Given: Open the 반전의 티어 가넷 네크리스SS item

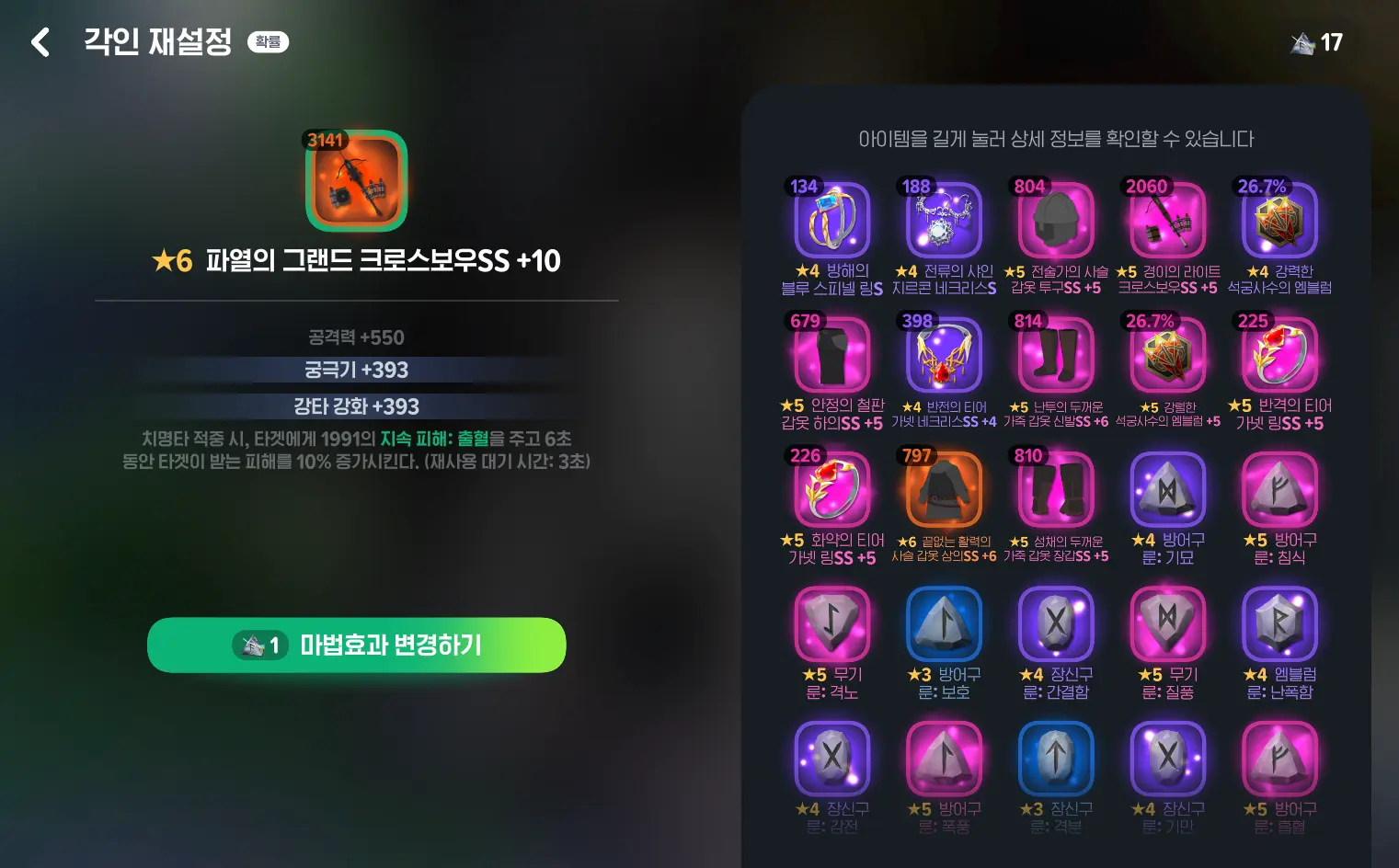Looking at the screenshot, I should click(943, 354).
